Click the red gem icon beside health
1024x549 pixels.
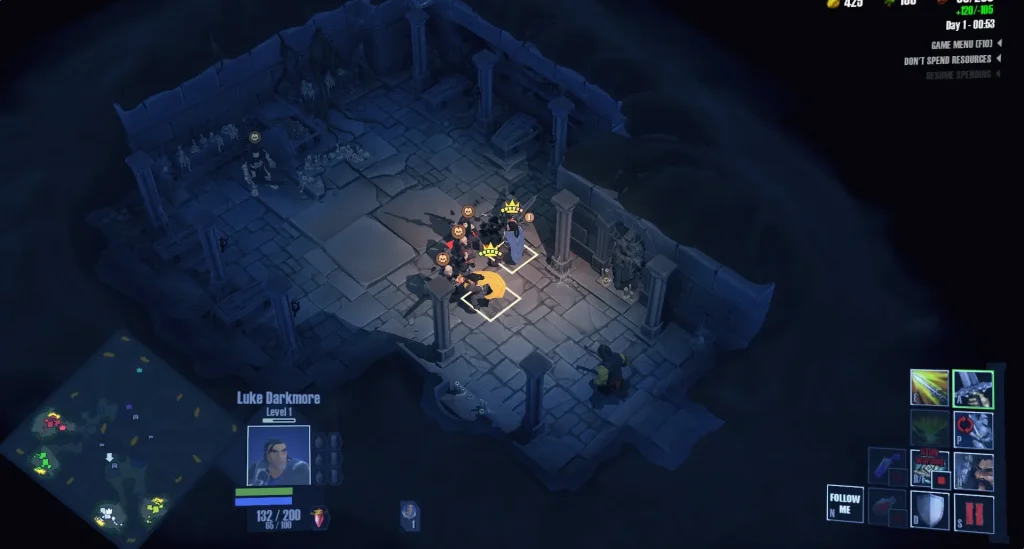coord(318,517)
